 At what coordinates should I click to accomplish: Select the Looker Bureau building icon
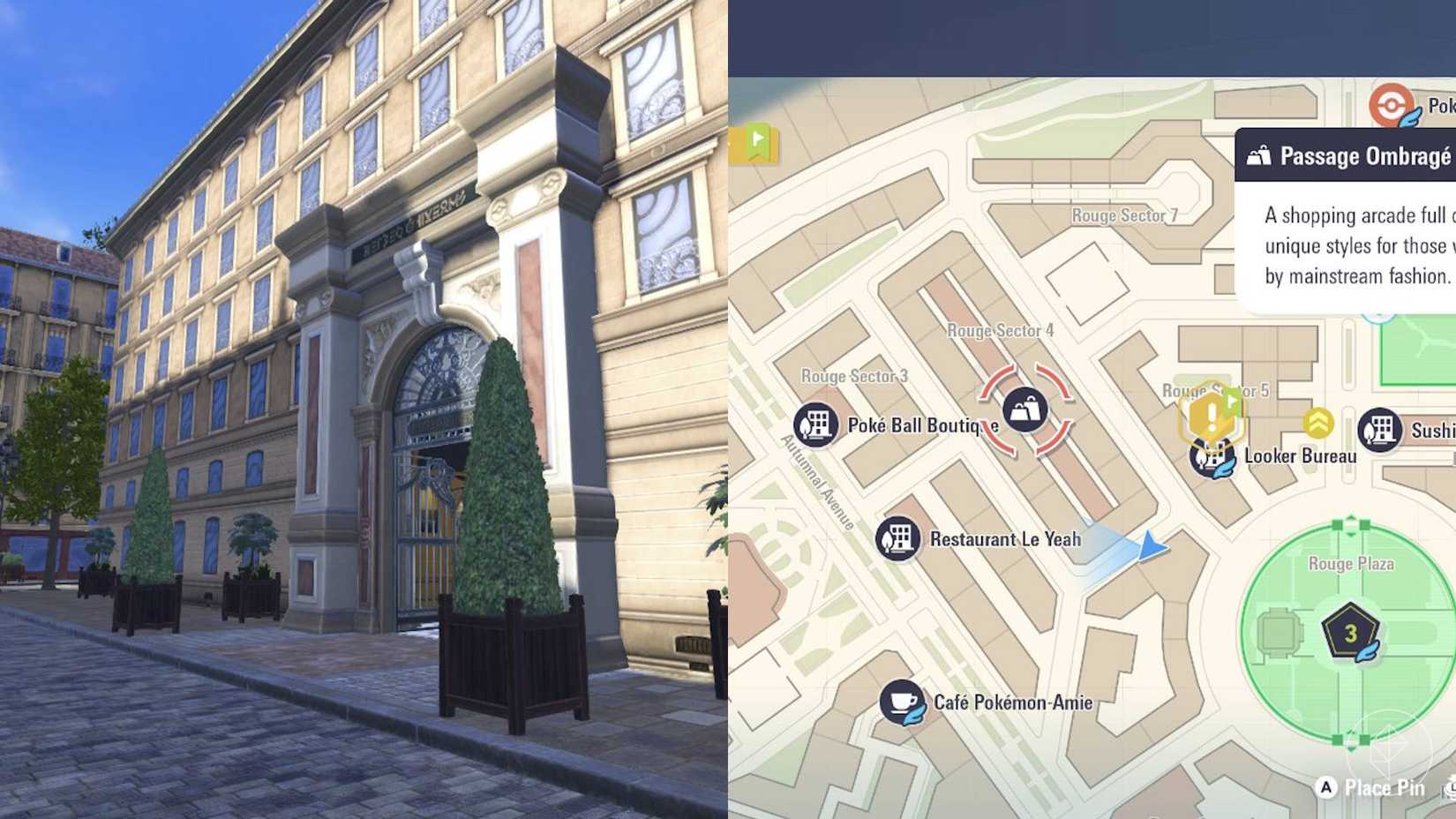click(x=1212, y=457)
